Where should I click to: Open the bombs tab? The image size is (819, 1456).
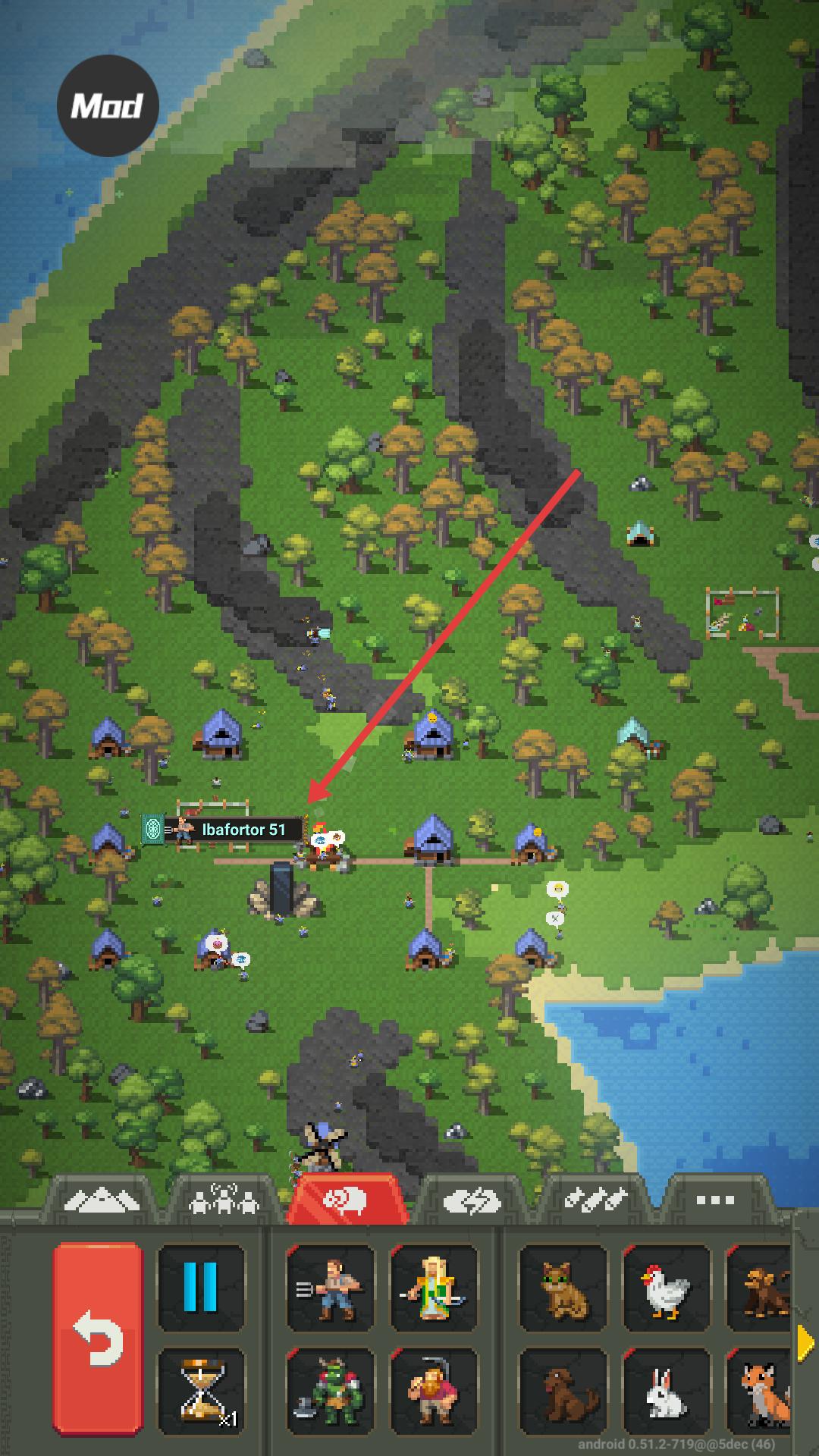click(596, 1200)
